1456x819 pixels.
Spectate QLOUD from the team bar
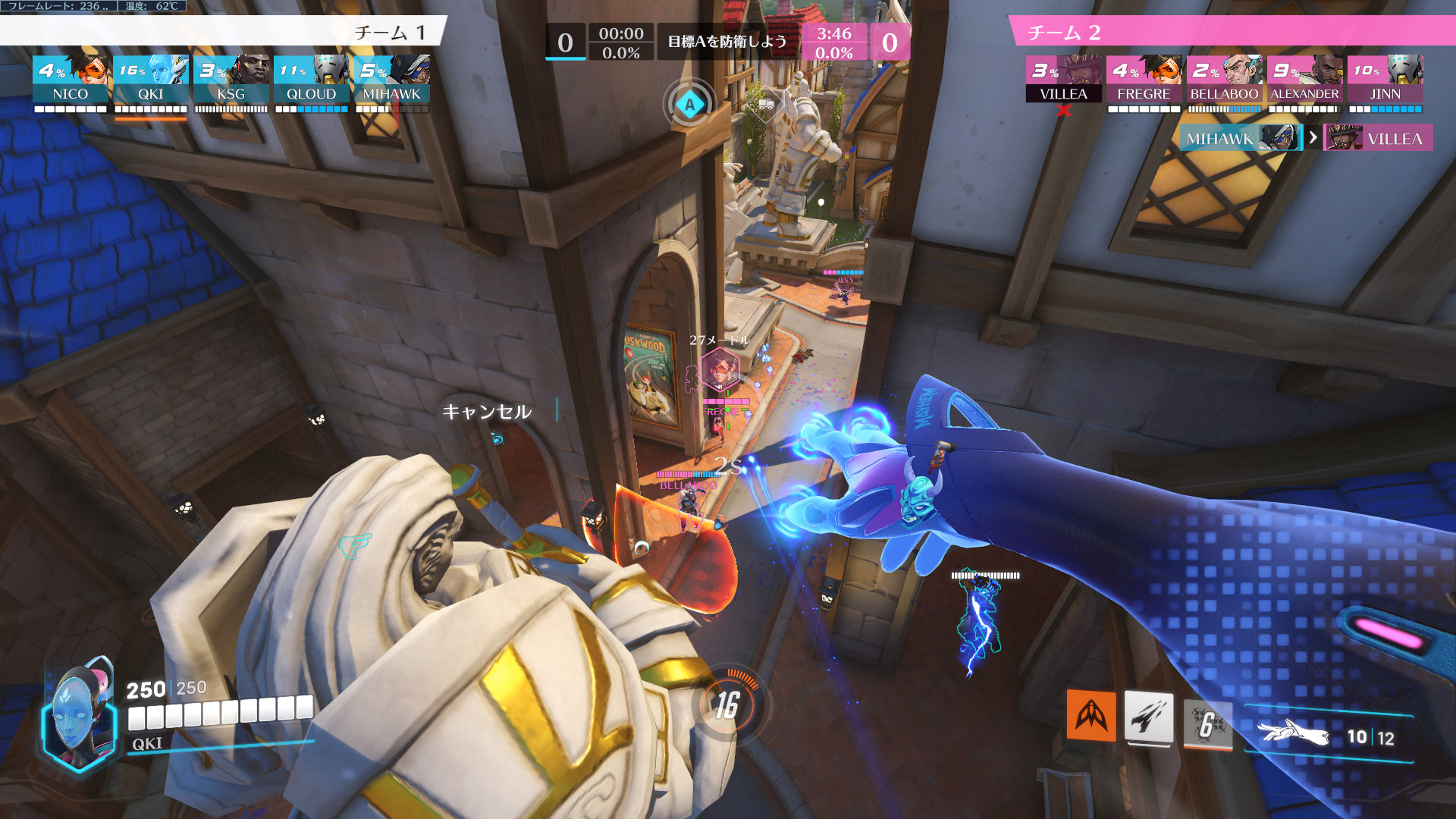pos(312,79)
